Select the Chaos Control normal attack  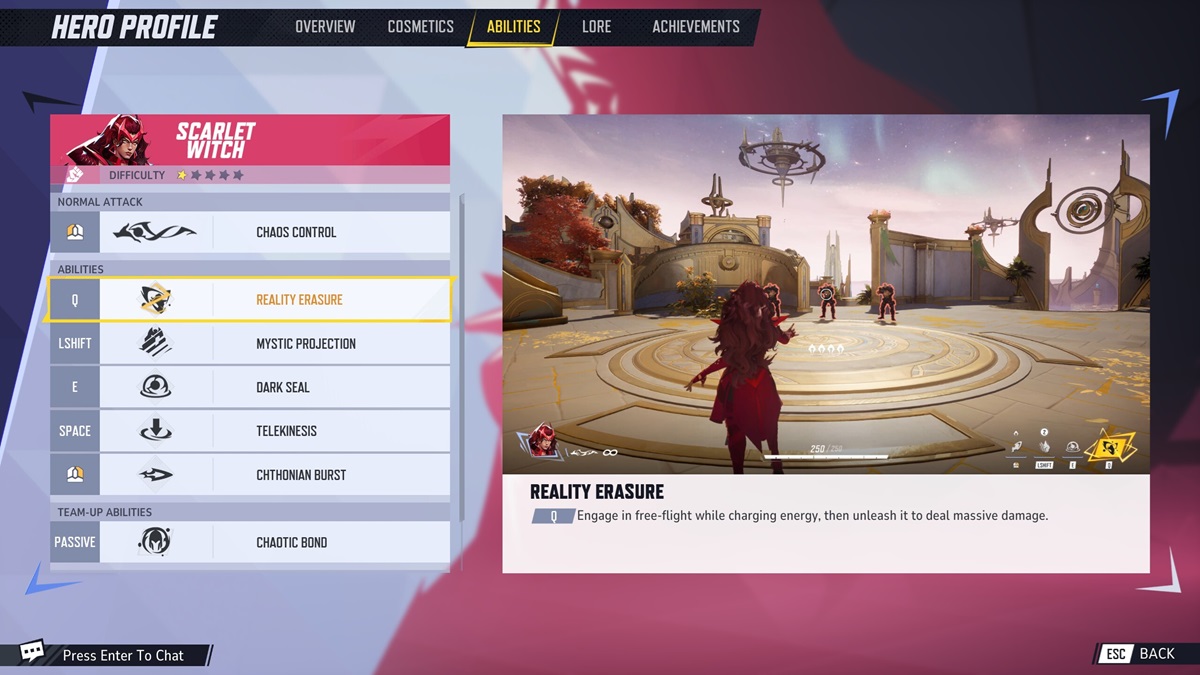click(x=250, y=232)
